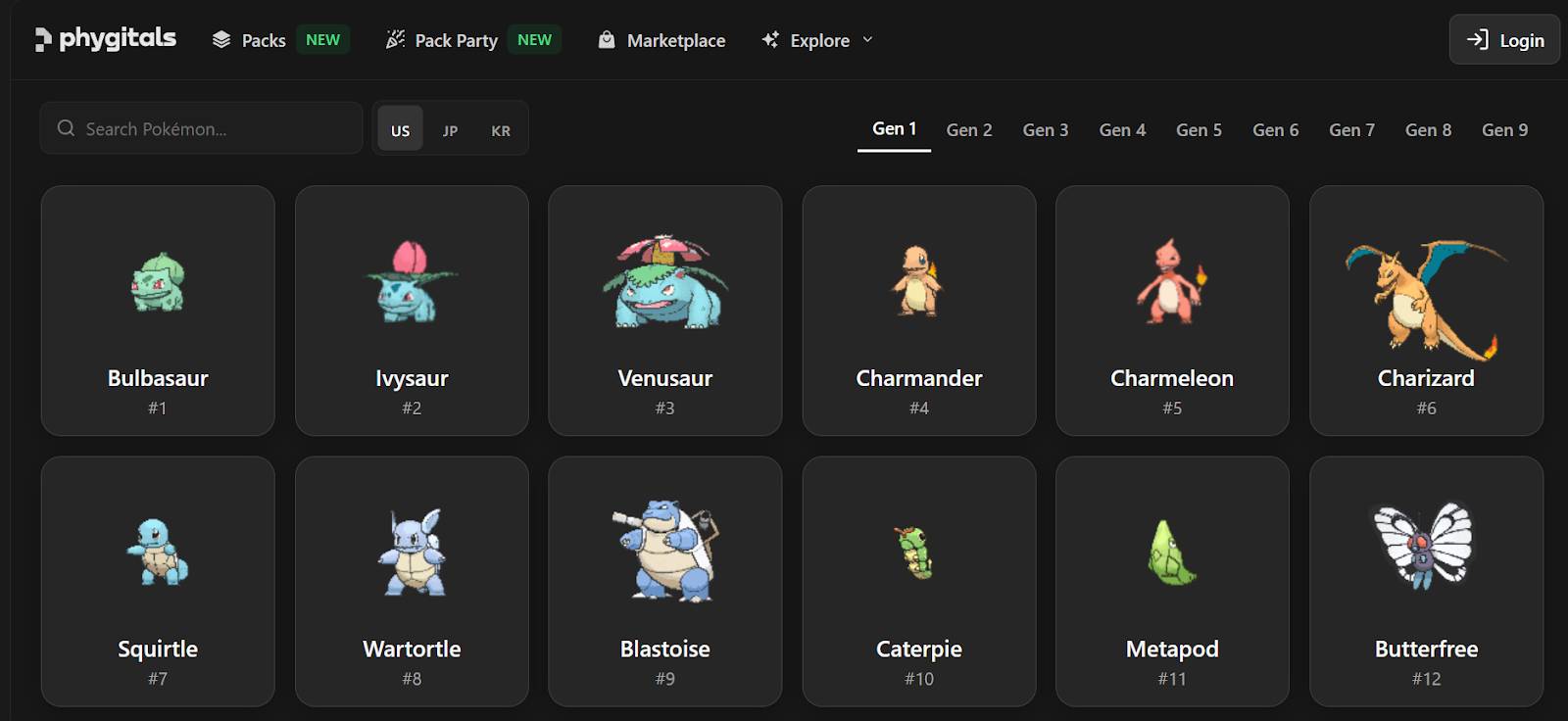Switch to the Gen 5 tab
This screenshot has height=721, width=1568.
(x=1199, y=129)
